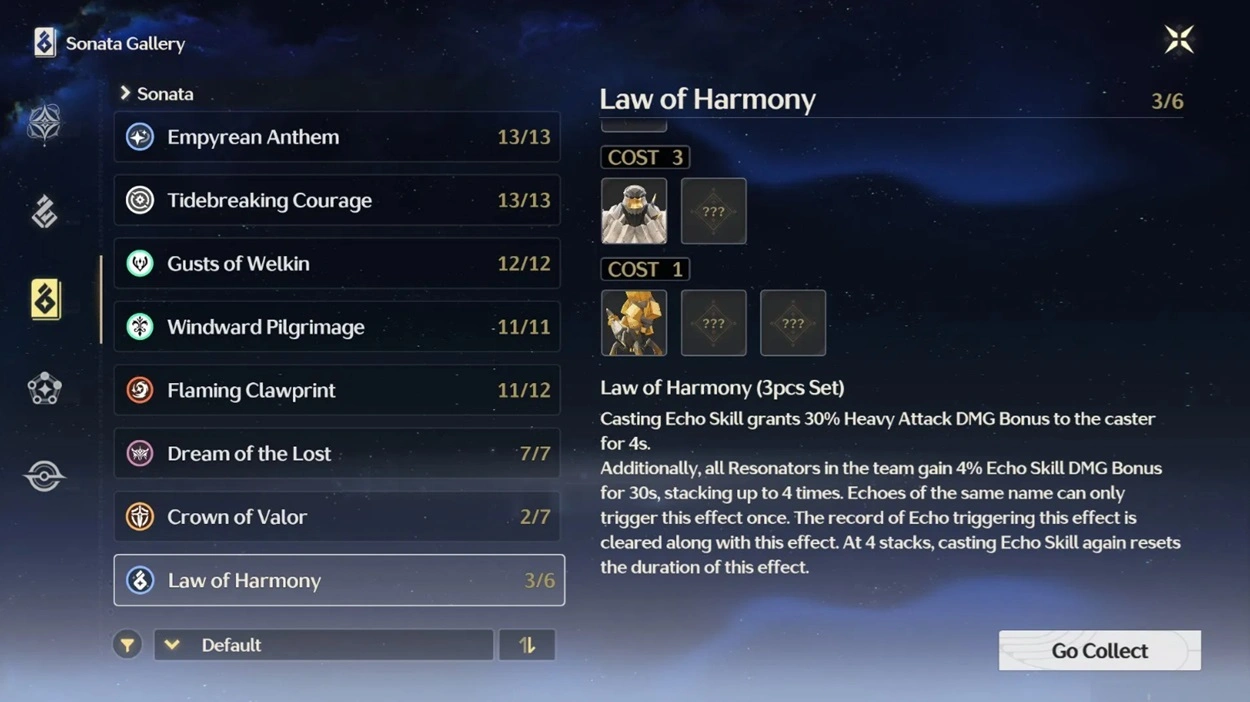Switch to the five-node circle sidebar tab

point(44,389)
